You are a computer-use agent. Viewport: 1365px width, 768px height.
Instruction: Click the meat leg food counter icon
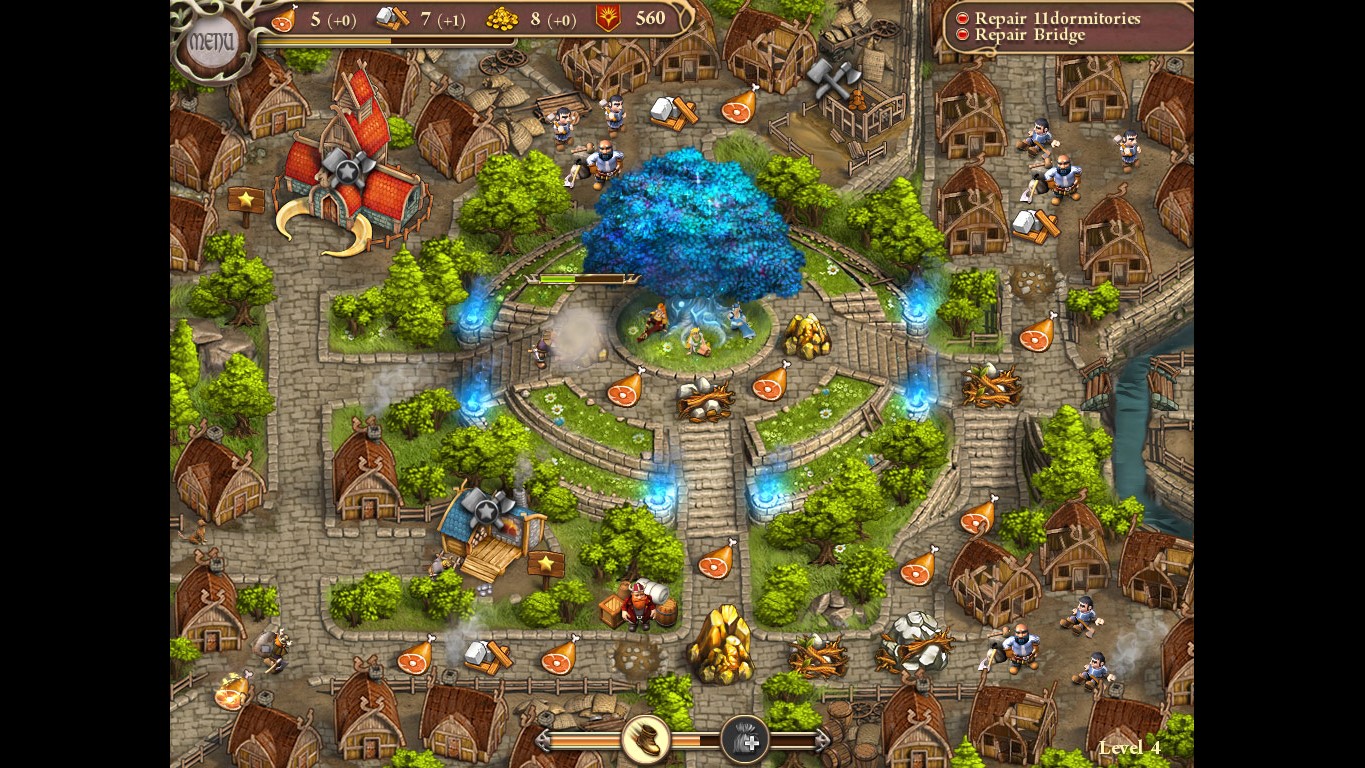point(286,18)
